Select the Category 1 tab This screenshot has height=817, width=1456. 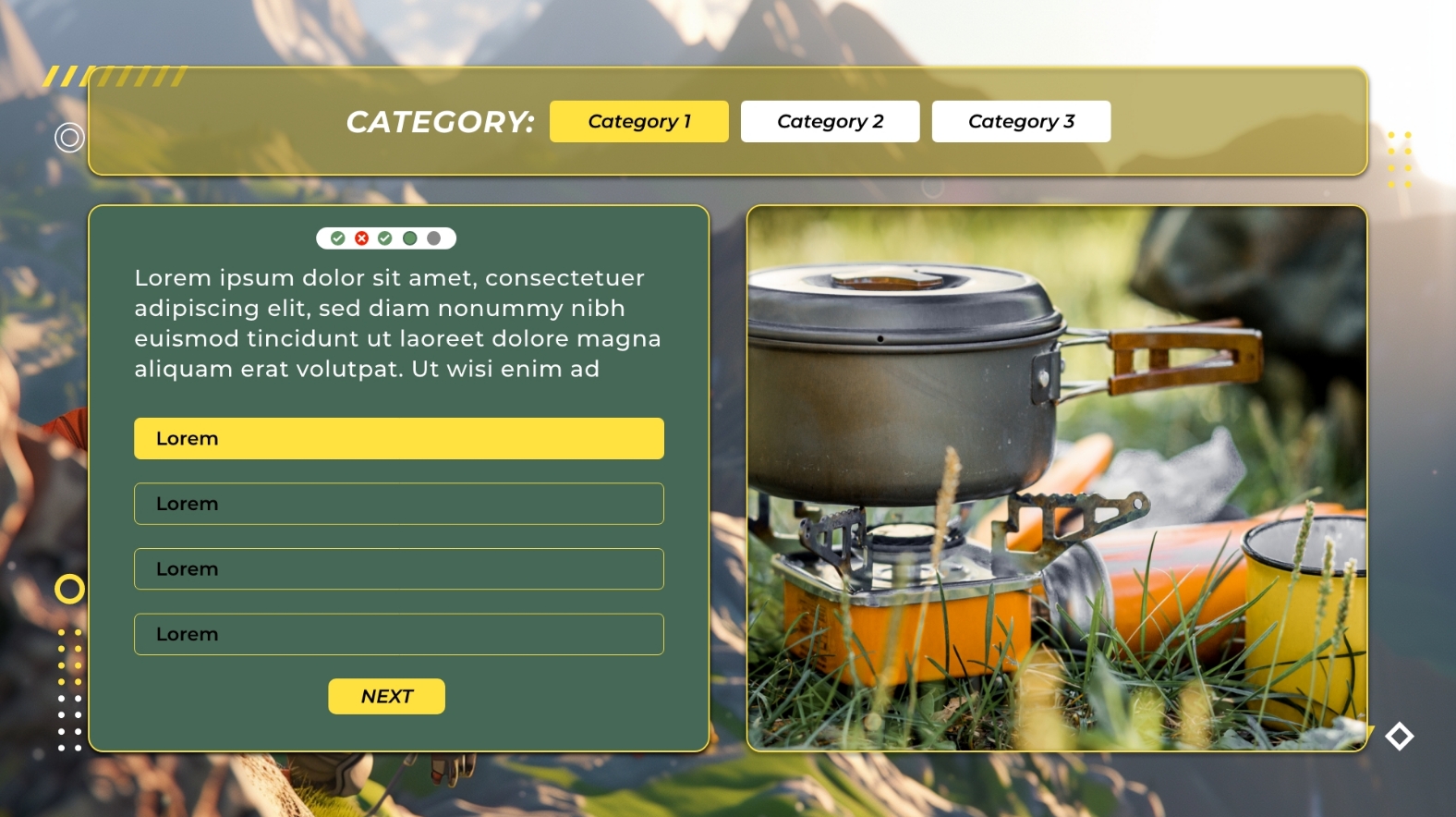coord(638,121)
